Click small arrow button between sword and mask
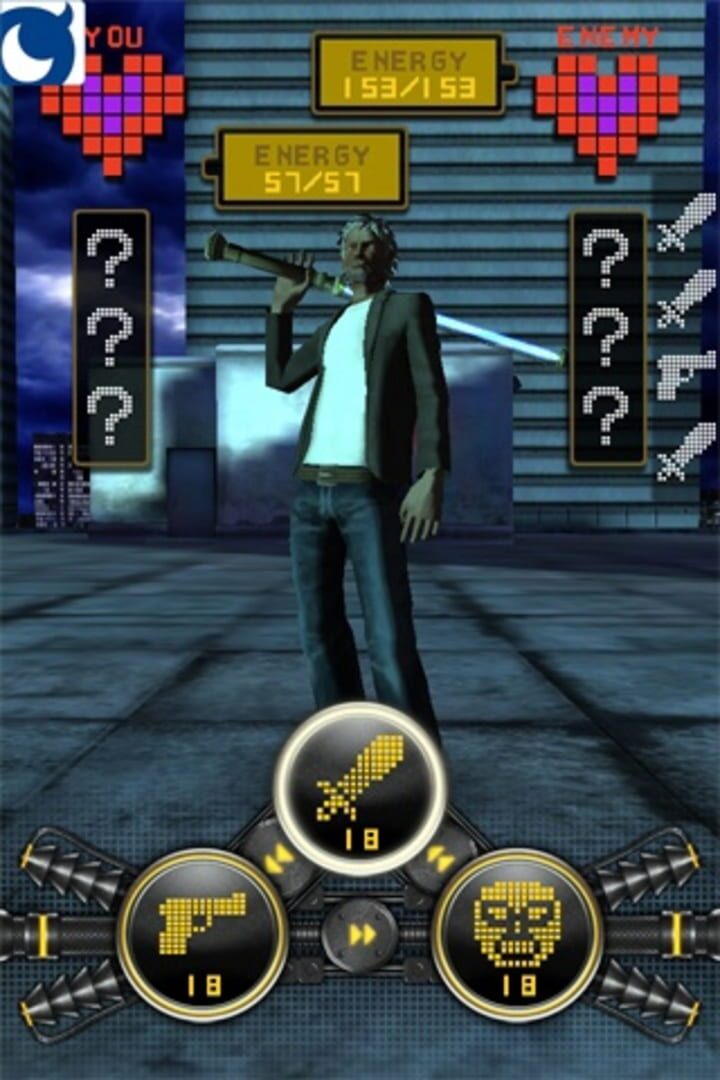 [440, 857]
